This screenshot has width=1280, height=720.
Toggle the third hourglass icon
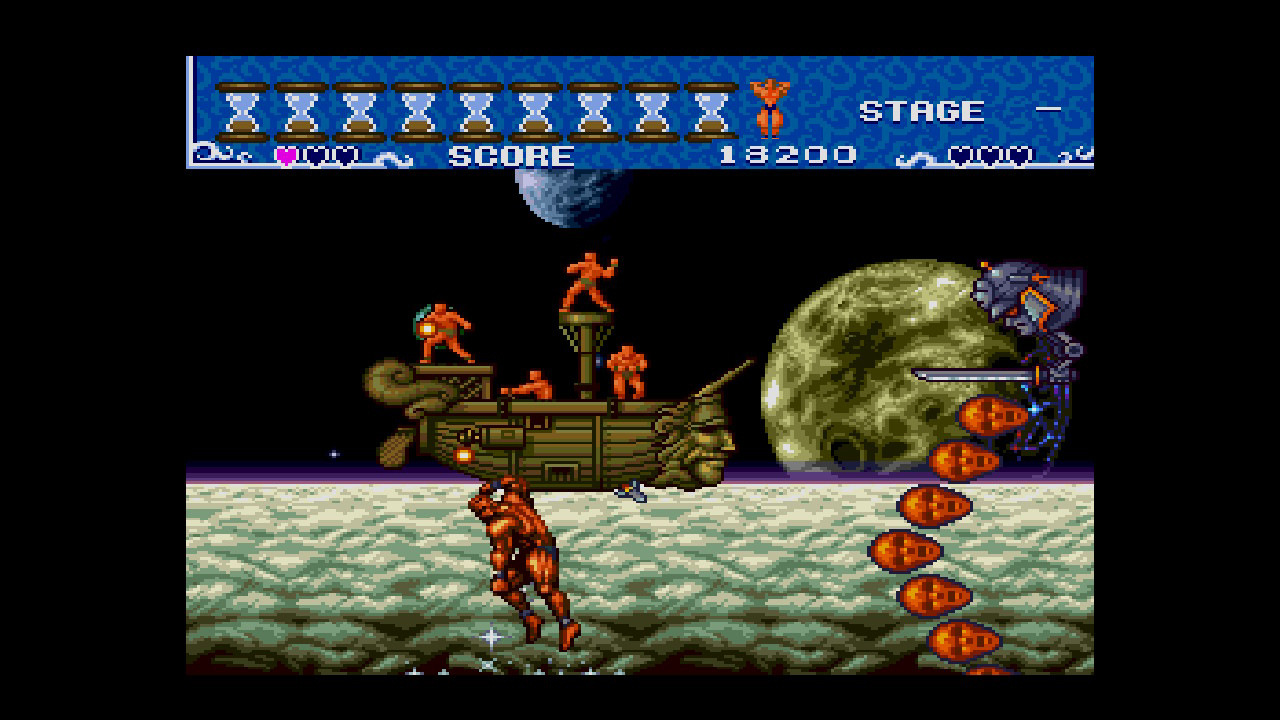click(x=357, y=105)
